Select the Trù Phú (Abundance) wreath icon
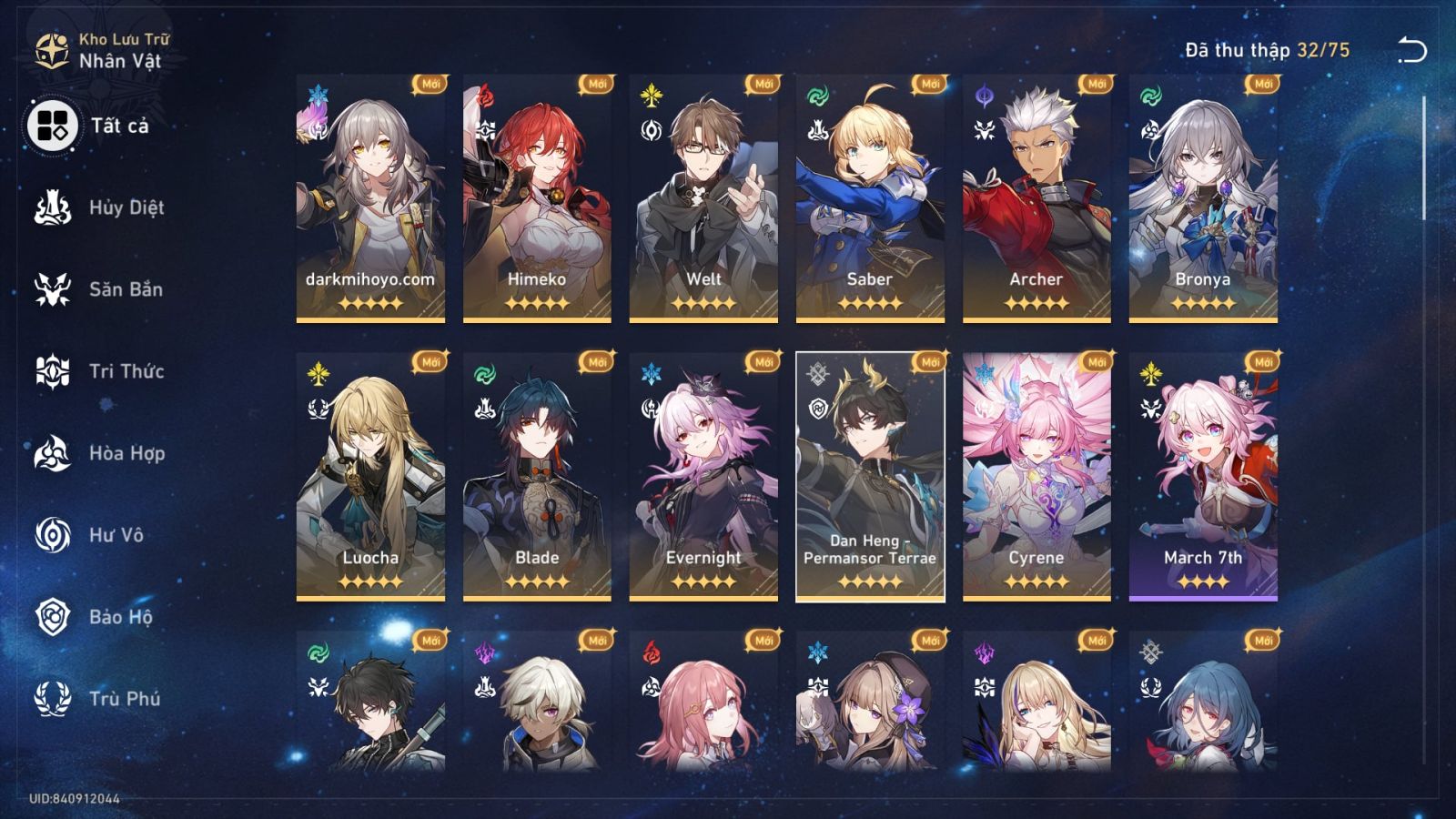Screen dimensions: 1456x819 click(x=53, y=699)
